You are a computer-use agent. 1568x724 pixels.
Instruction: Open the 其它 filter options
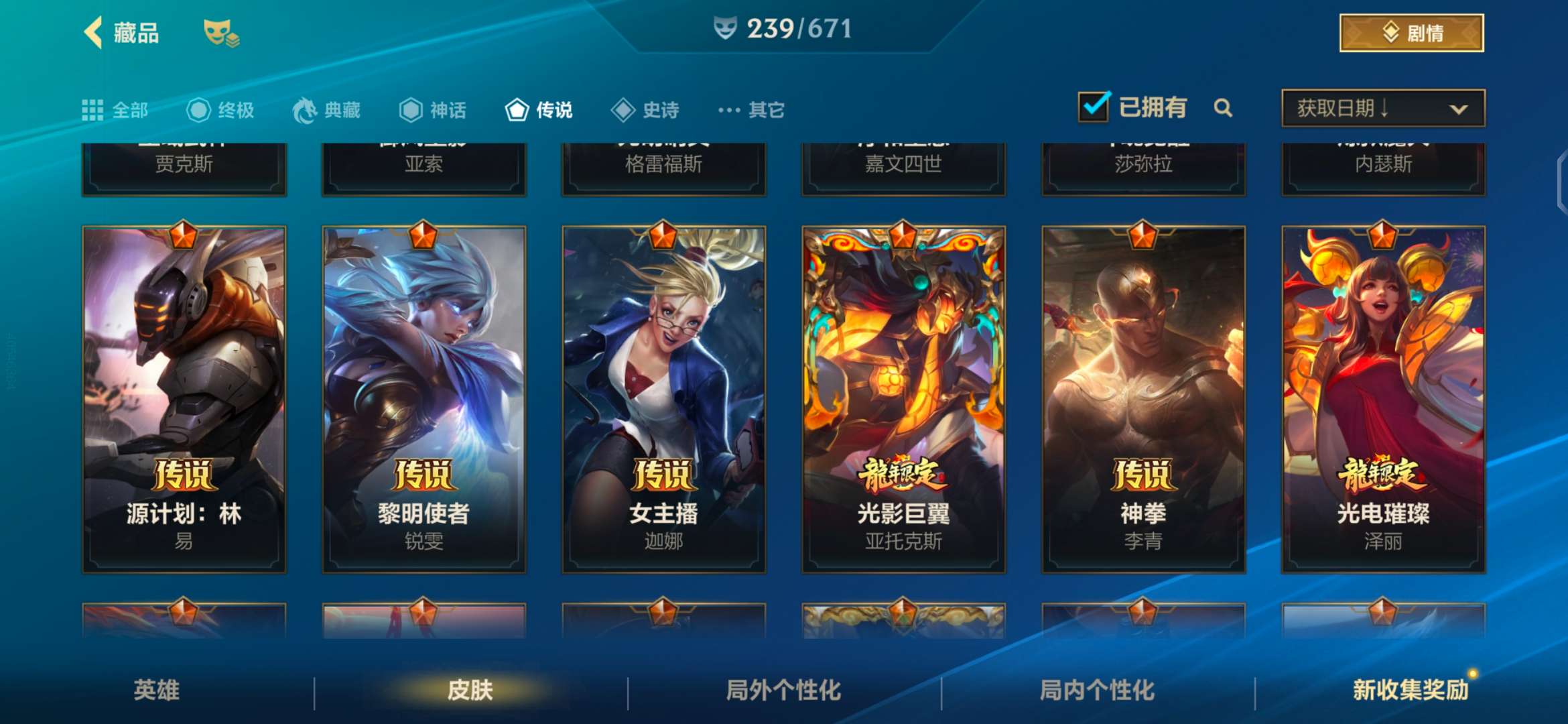click(x=751, y=110)
